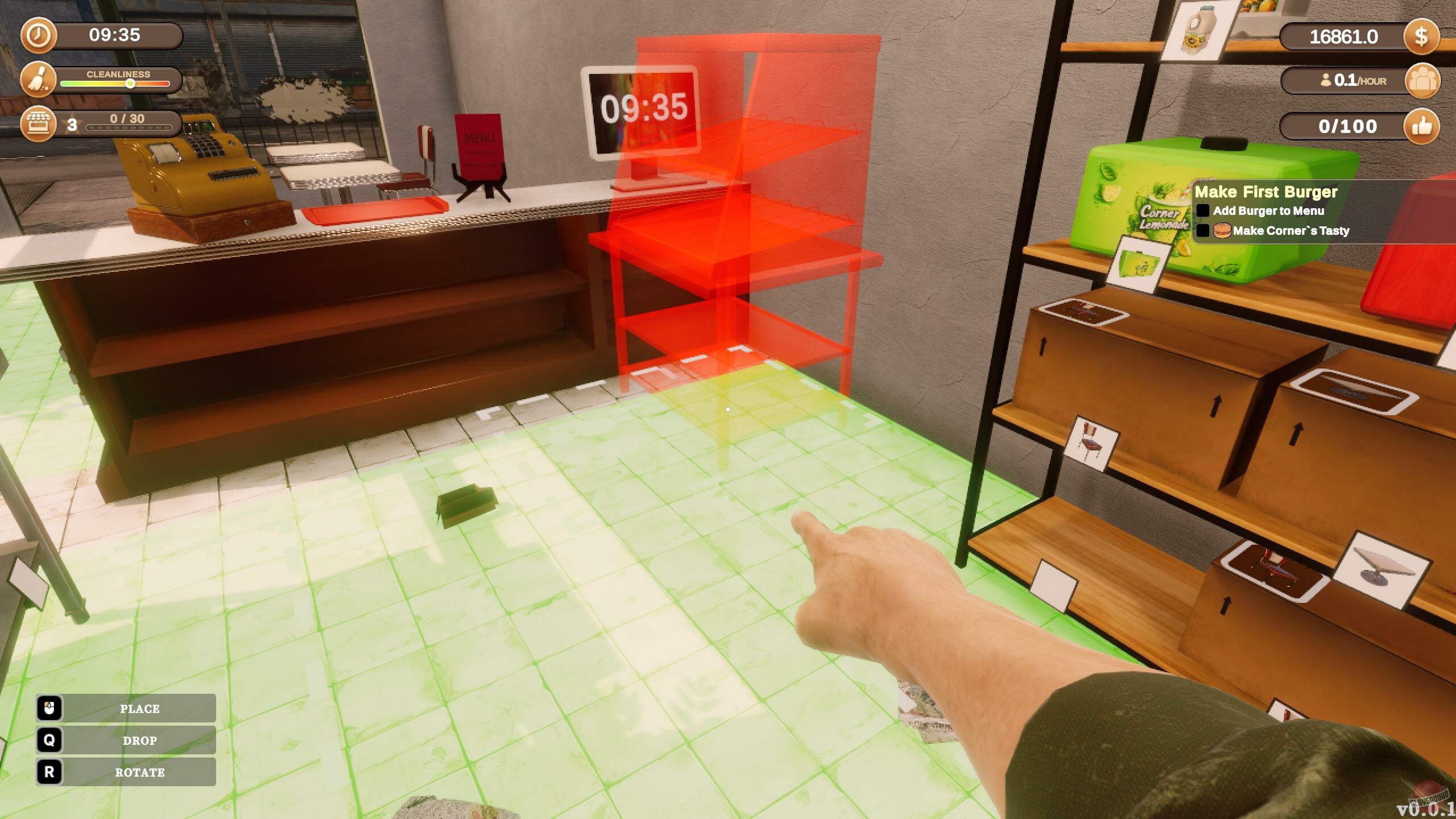Click the clock icon next to 09:35
This screenshot has width=1456, height=819.
[x=38, y=35]
